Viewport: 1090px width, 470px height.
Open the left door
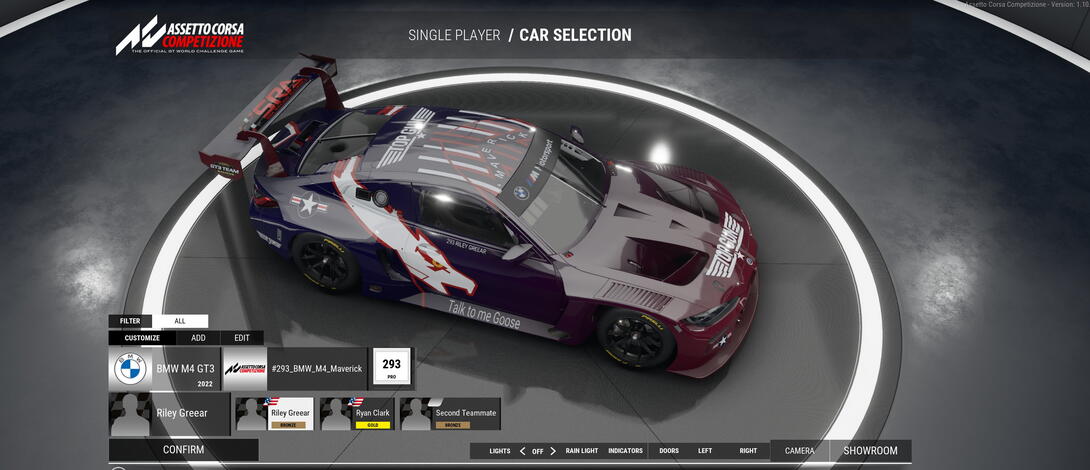coord(705,451)
